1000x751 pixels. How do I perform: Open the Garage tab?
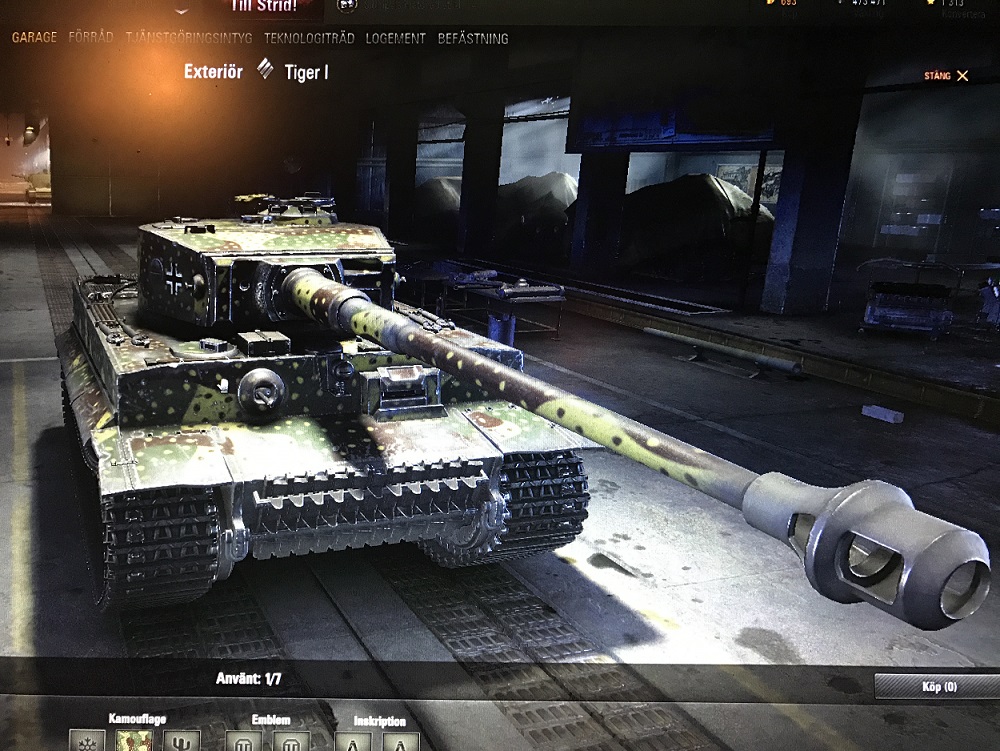(x=34, y=38)
